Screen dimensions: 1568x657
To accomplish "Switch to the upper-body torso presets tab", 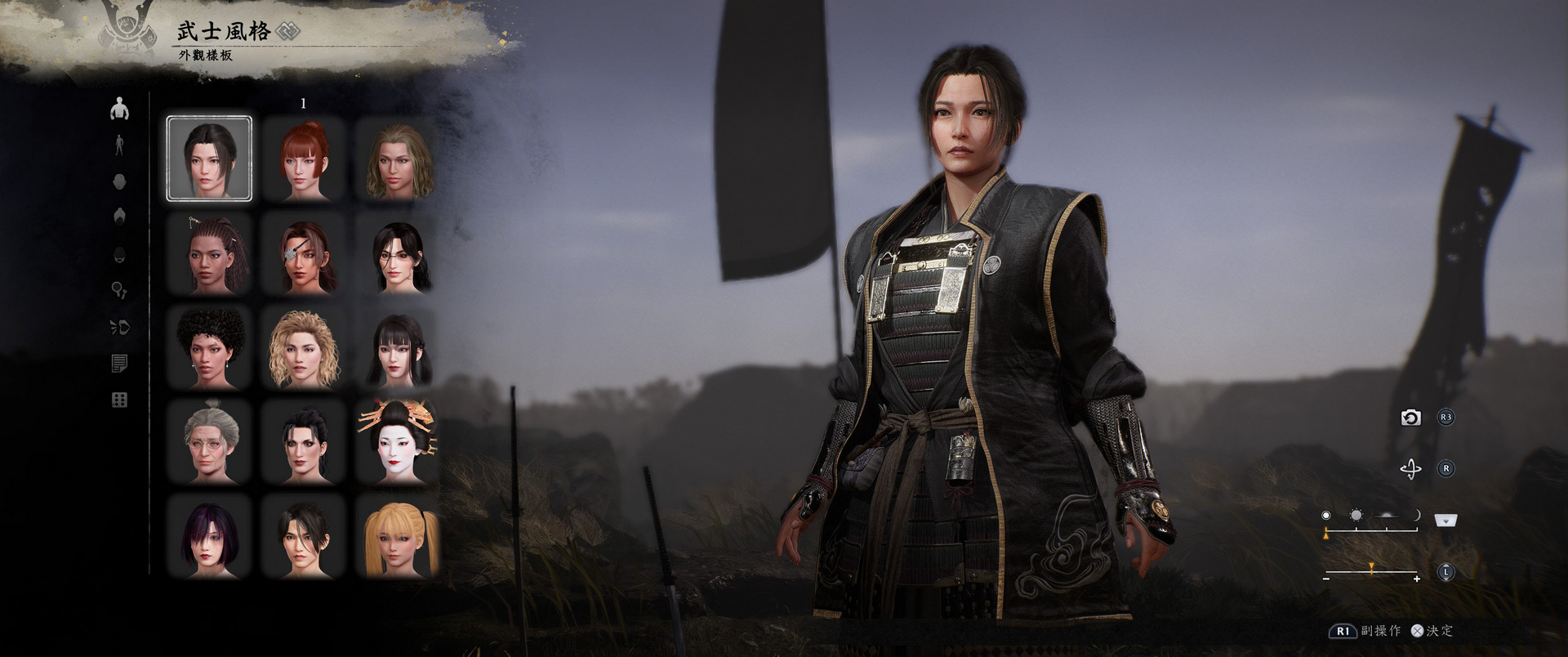I will (119, 108).
